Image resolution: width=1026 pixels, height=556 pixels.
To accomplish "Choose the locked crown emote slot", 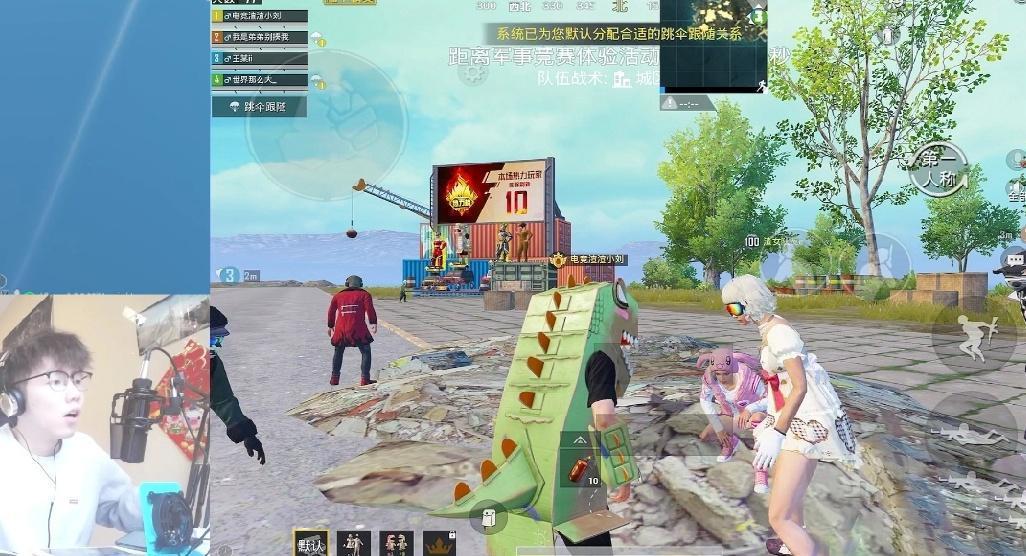I will coord(439,543).
